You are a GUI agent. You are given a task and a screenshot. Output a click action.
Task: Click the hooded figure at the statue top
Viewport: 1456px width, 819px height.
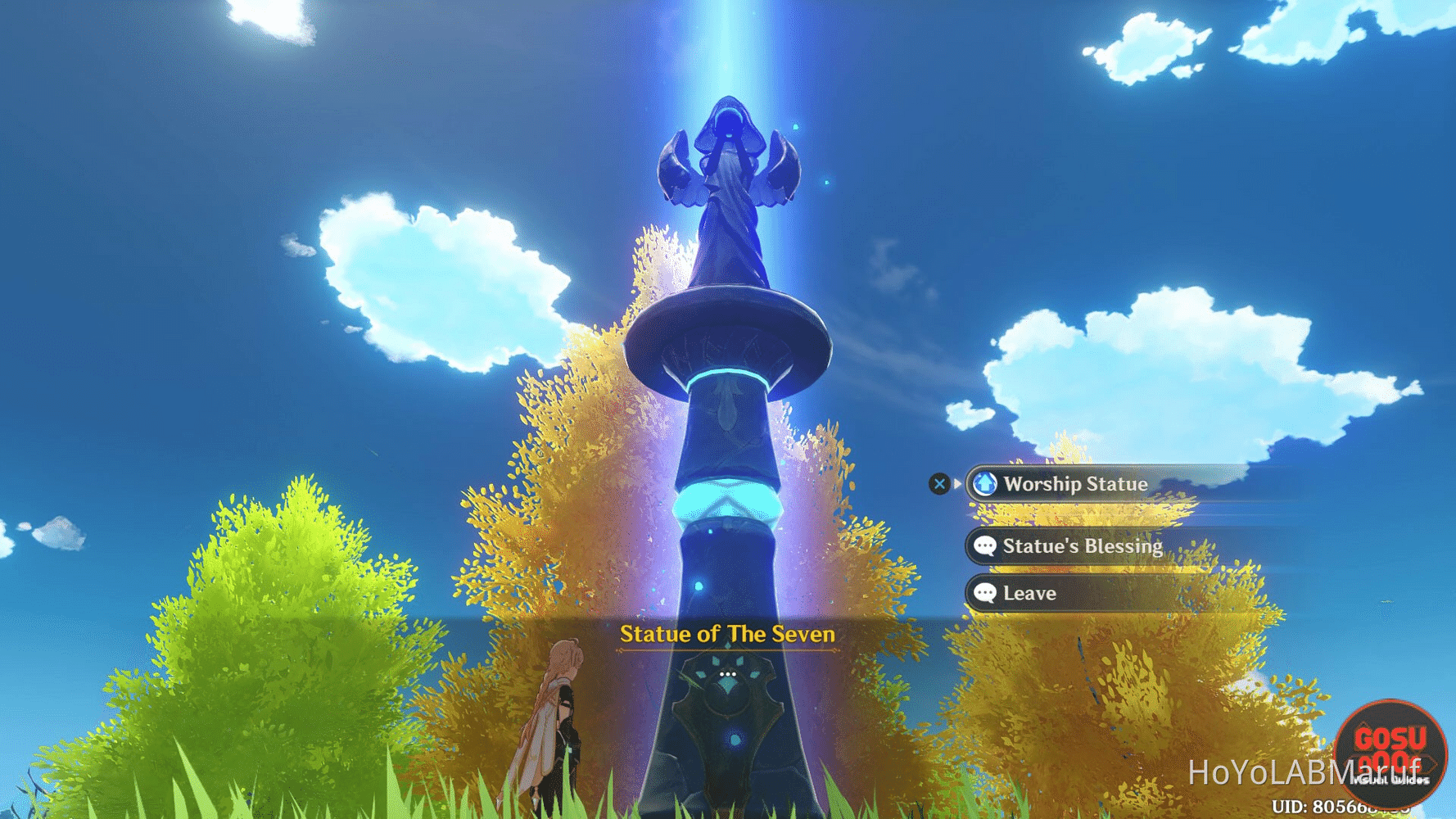(x=729, y=123)
